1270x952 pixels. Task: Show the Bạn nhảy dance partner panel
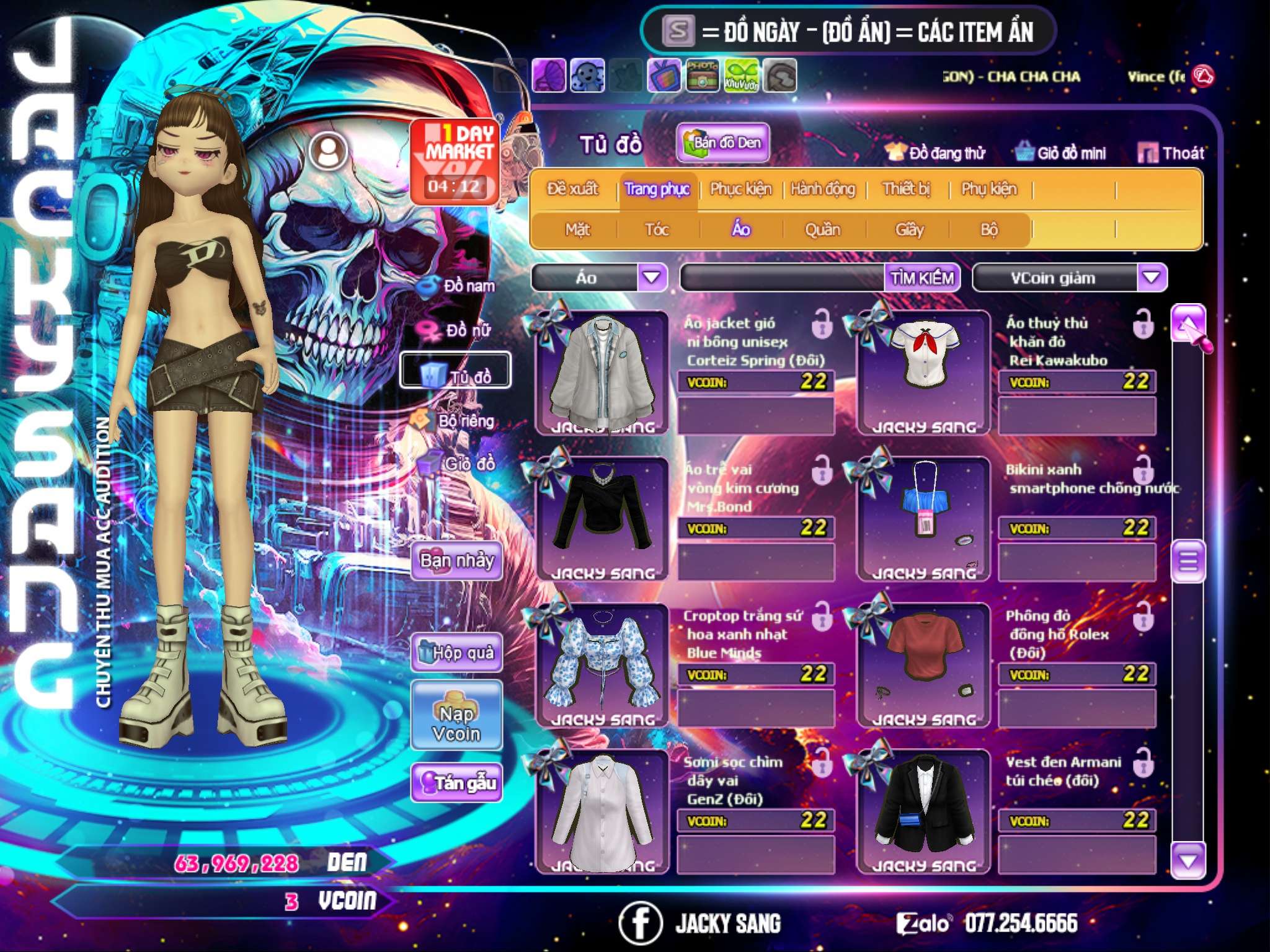(x=457, y=561)
